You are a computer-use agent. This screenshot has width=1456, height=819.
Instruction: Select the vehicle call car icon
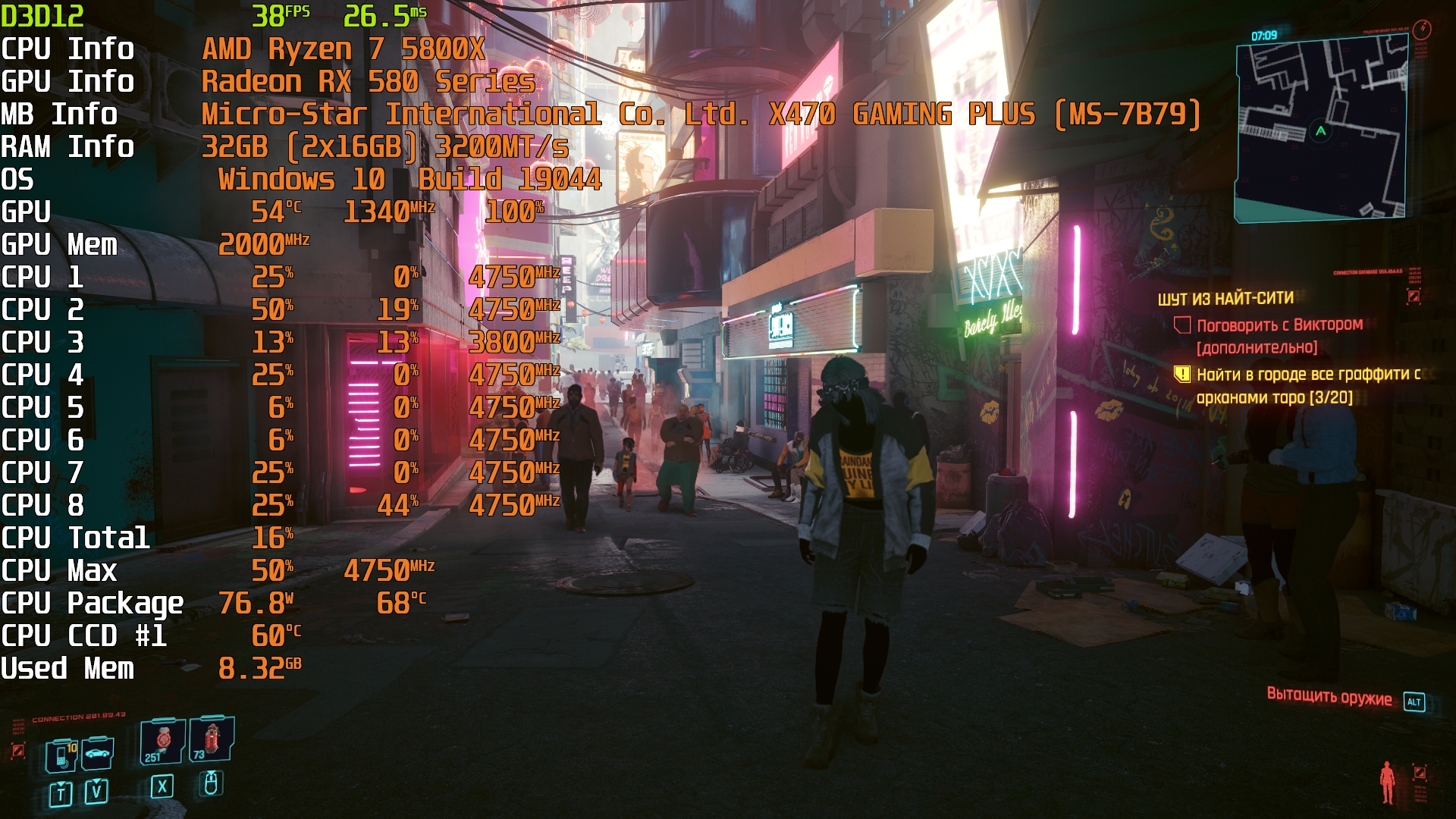[x=98, y=753]
